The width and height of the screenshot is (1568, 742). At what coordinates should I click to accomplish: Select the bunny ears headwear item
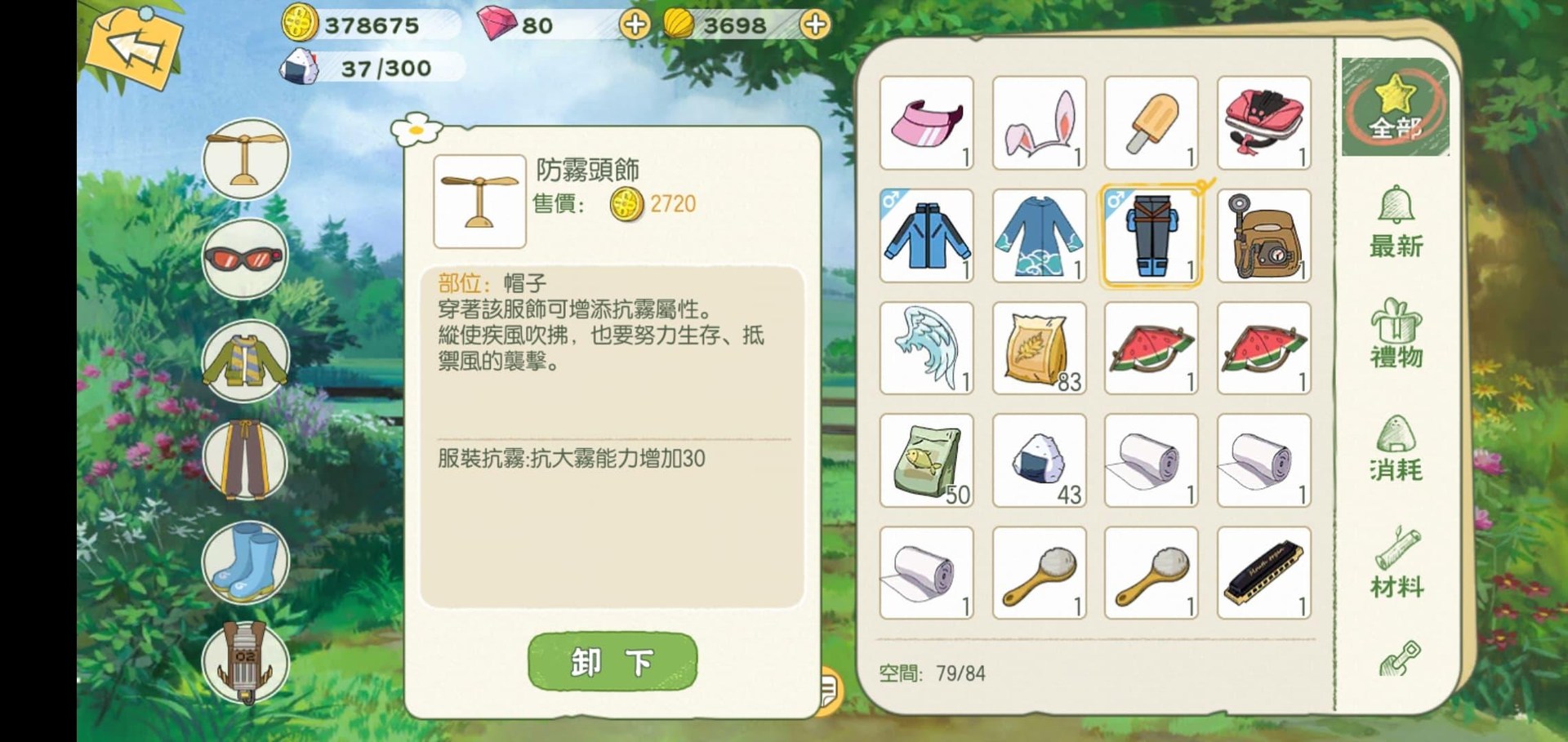(1039, 124)
